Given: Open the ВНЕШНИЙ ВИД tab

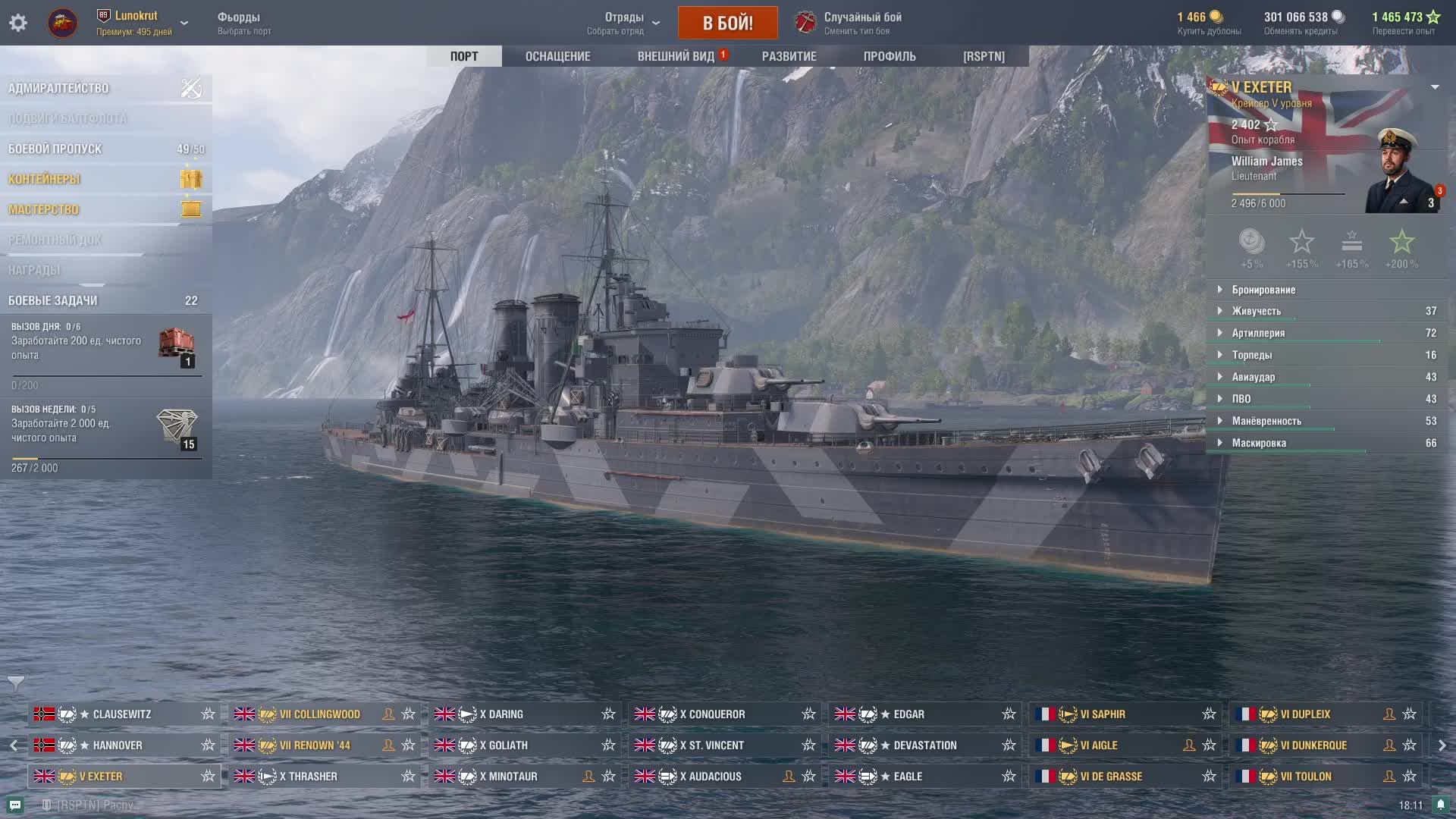Looking at the screenshot, I should 676,56.
